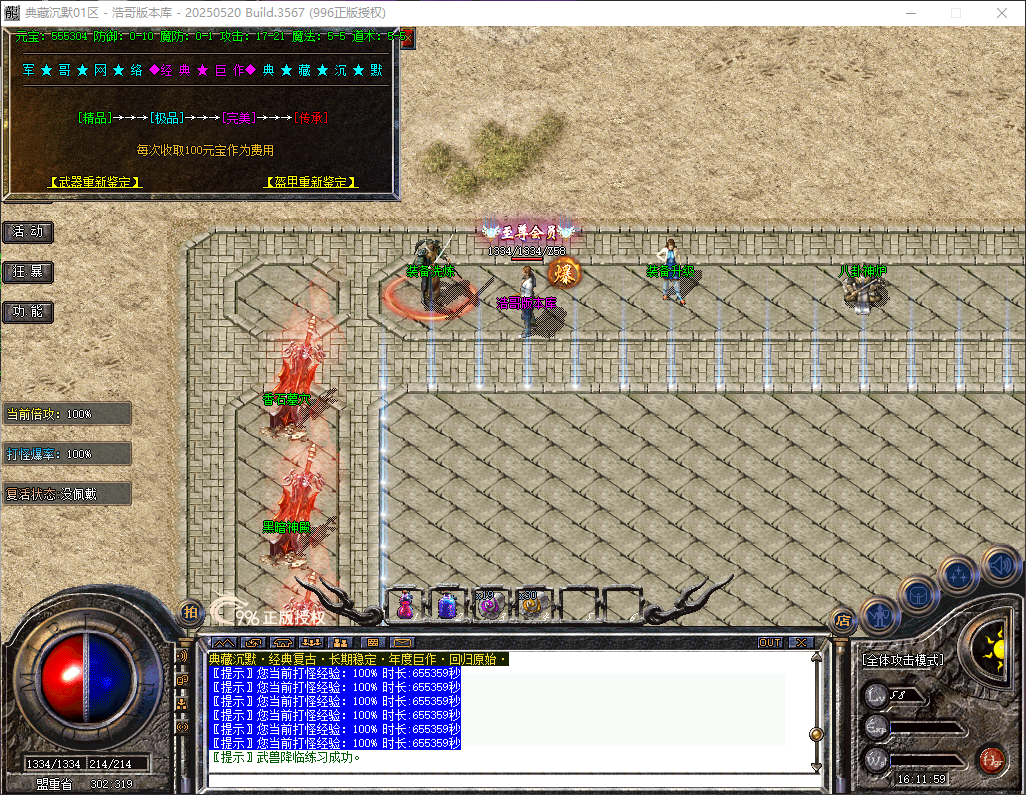Open the 拍 auction button
The image size is (1026, 795).
click(x=190, y=611)
